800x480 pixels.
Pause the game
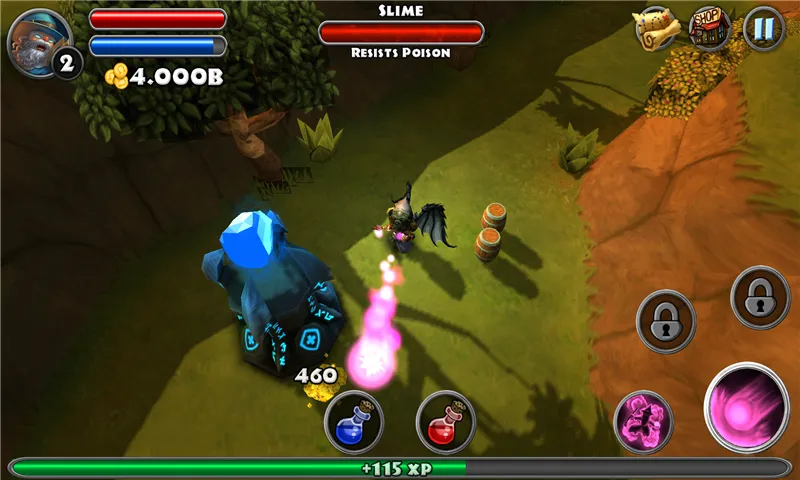[x=763, y=28]
